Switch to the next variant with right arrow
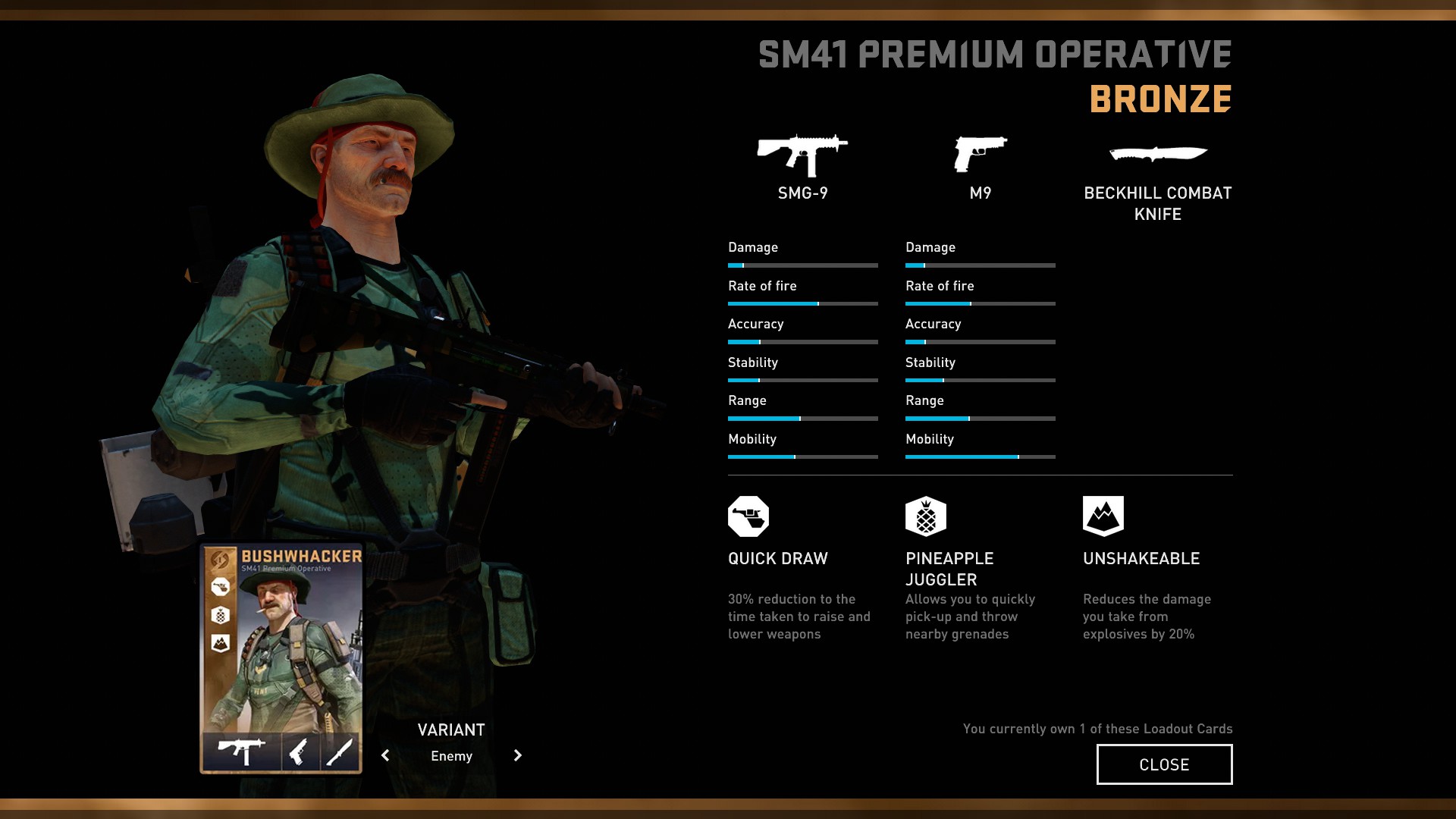 coord(517,755)
